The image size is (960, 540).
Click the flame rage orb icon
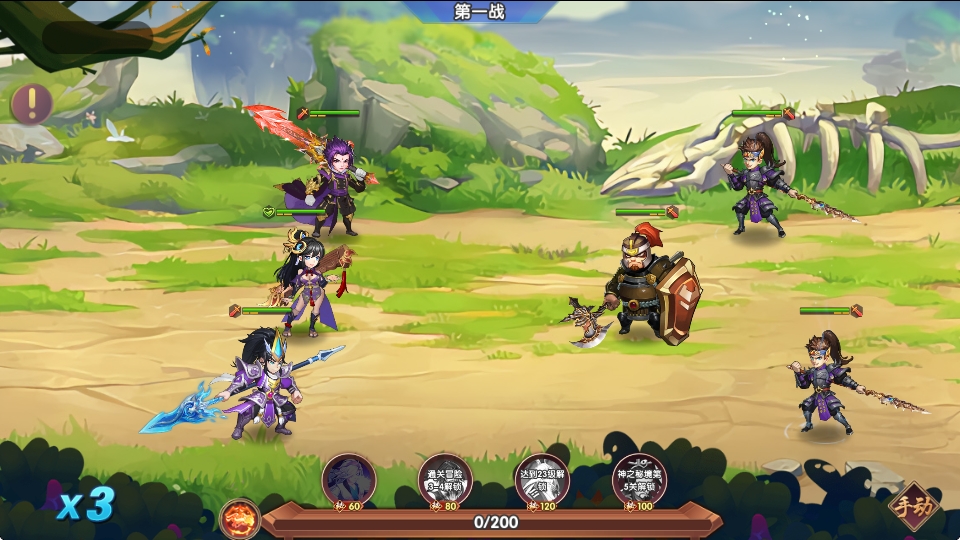241,519
